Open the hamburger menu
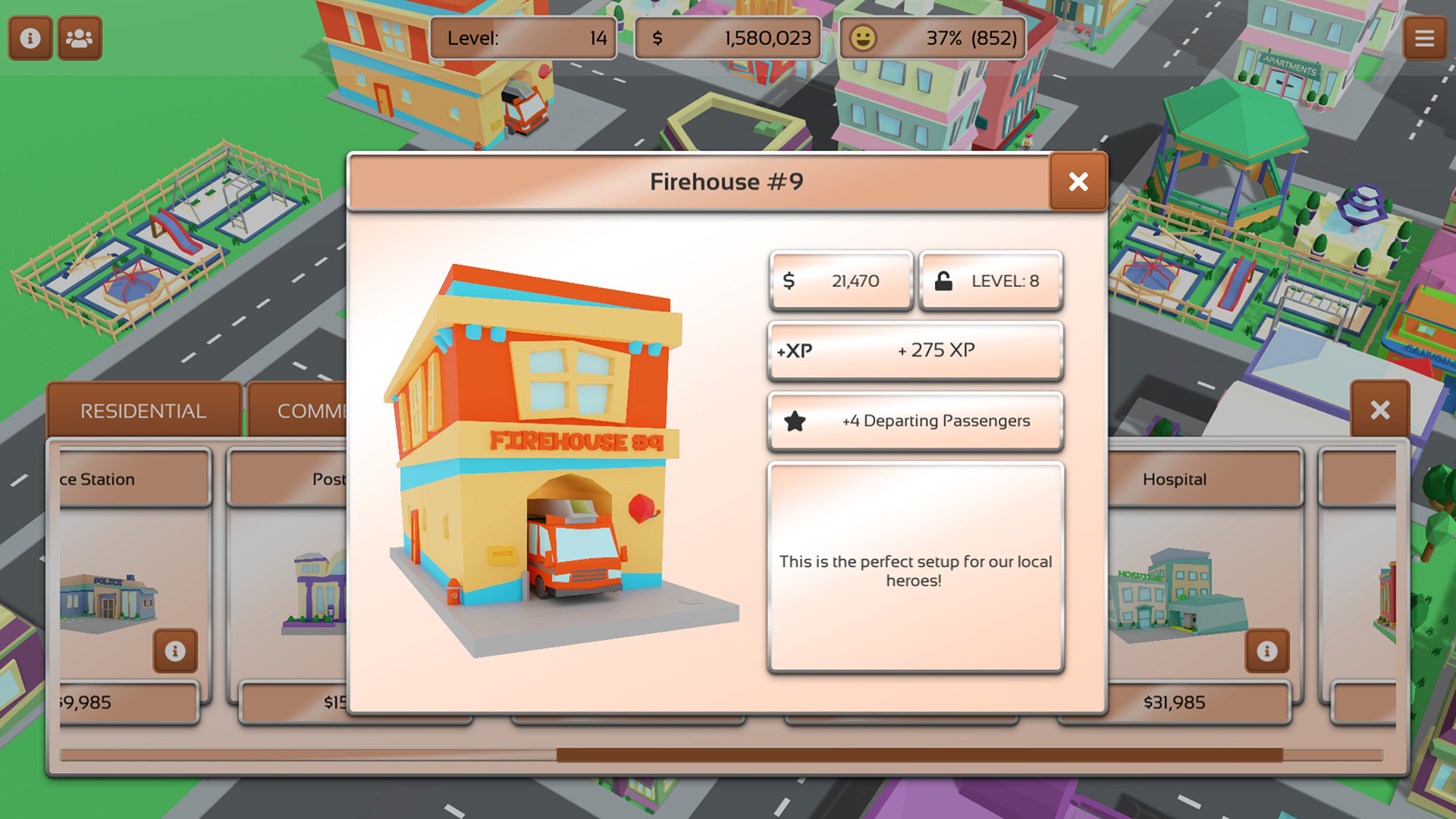The image size is (1456, 819). (1424, 38)
